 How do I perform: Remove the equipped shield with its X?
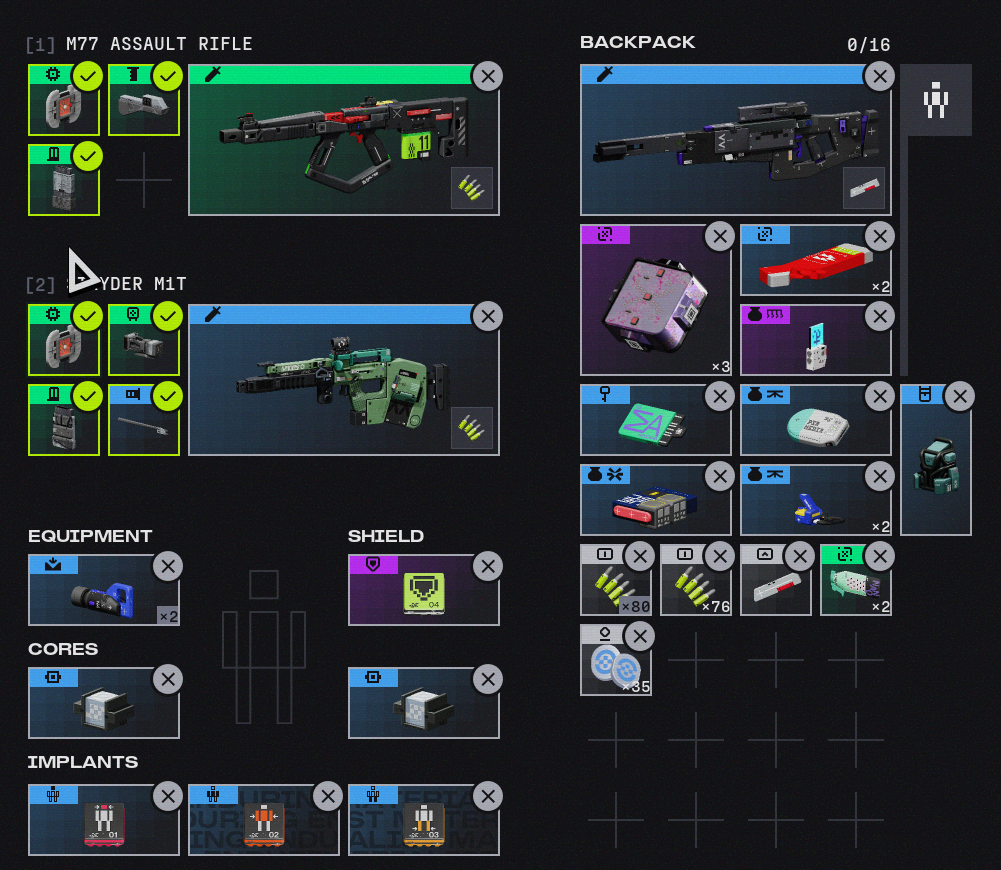487,567
